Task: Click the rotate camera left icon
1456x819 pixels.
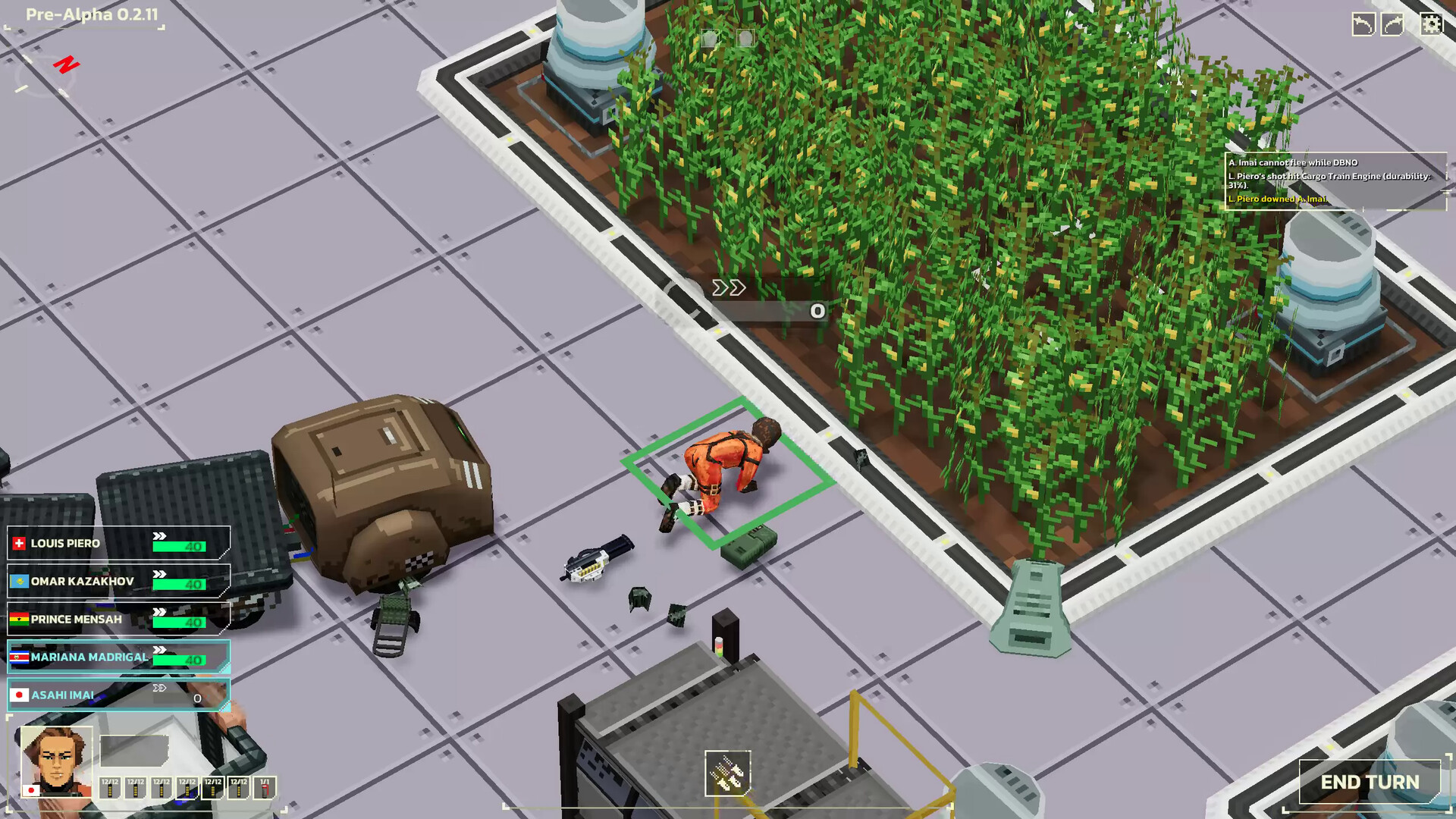Action: click(1363, 24)
